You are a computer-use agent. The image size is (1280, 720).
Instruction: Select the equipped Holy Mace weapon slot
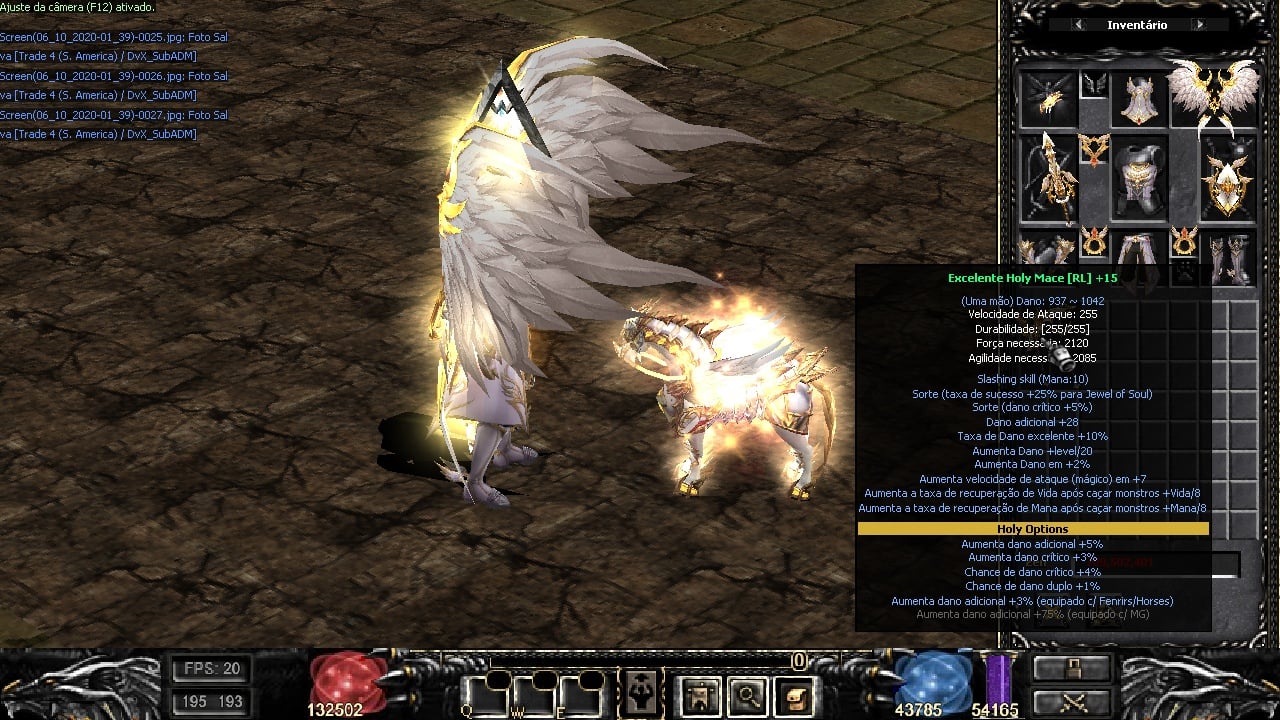pos(1048,178)
